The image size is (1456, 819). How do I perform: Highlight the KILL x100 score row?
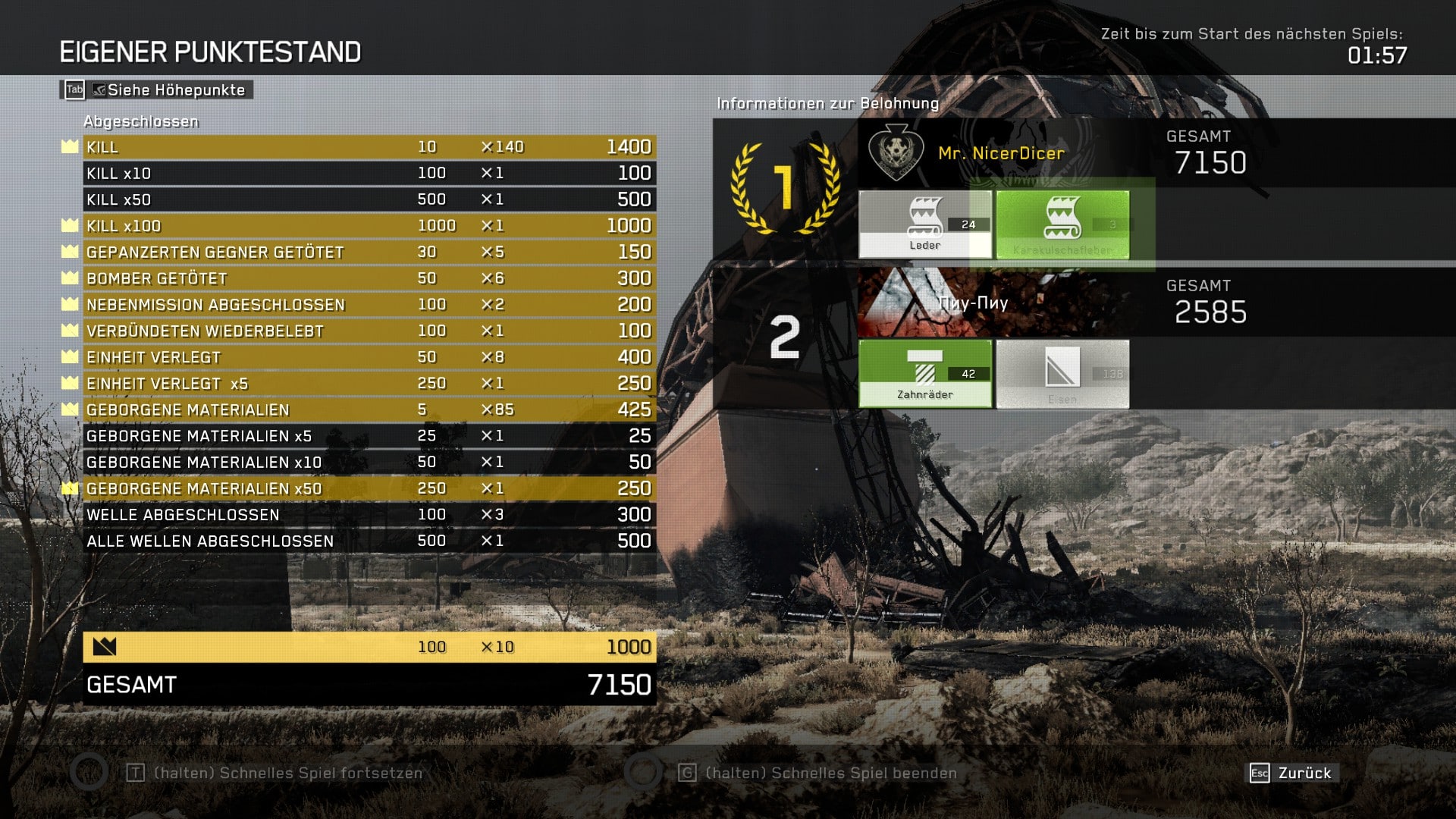coord(369,226)
